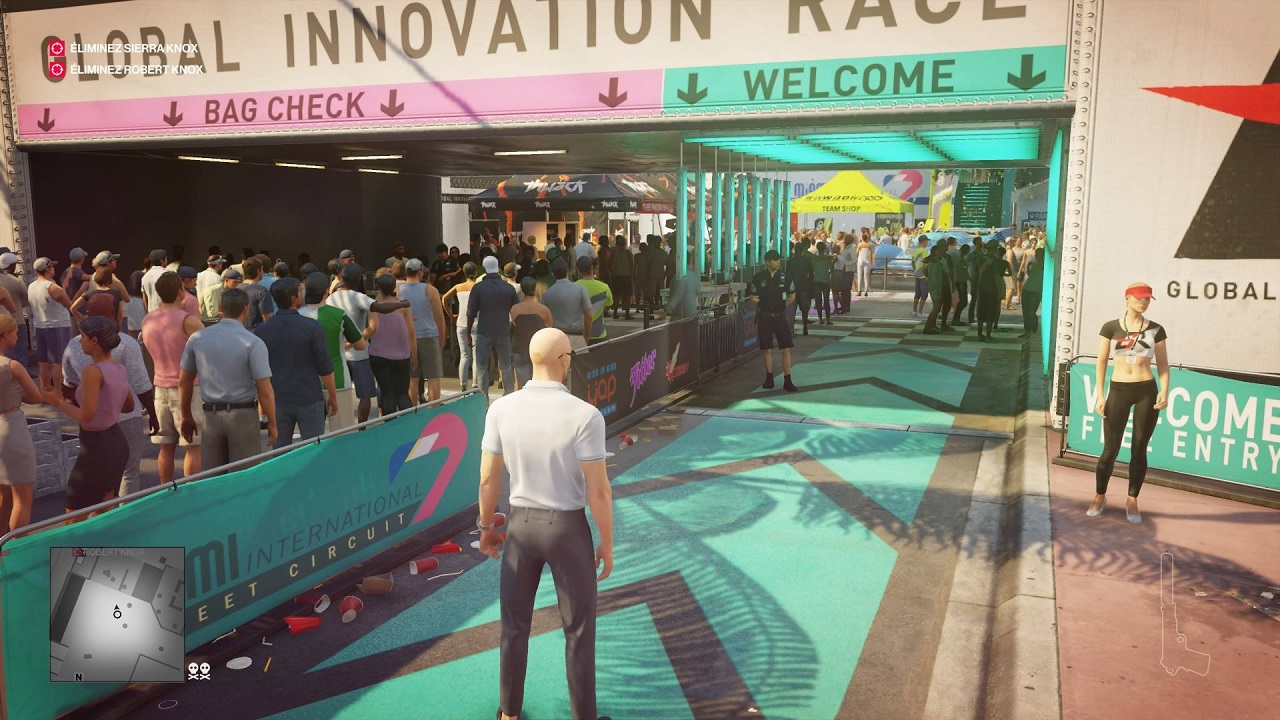Click the skull target icons beside the minimap

199,672
